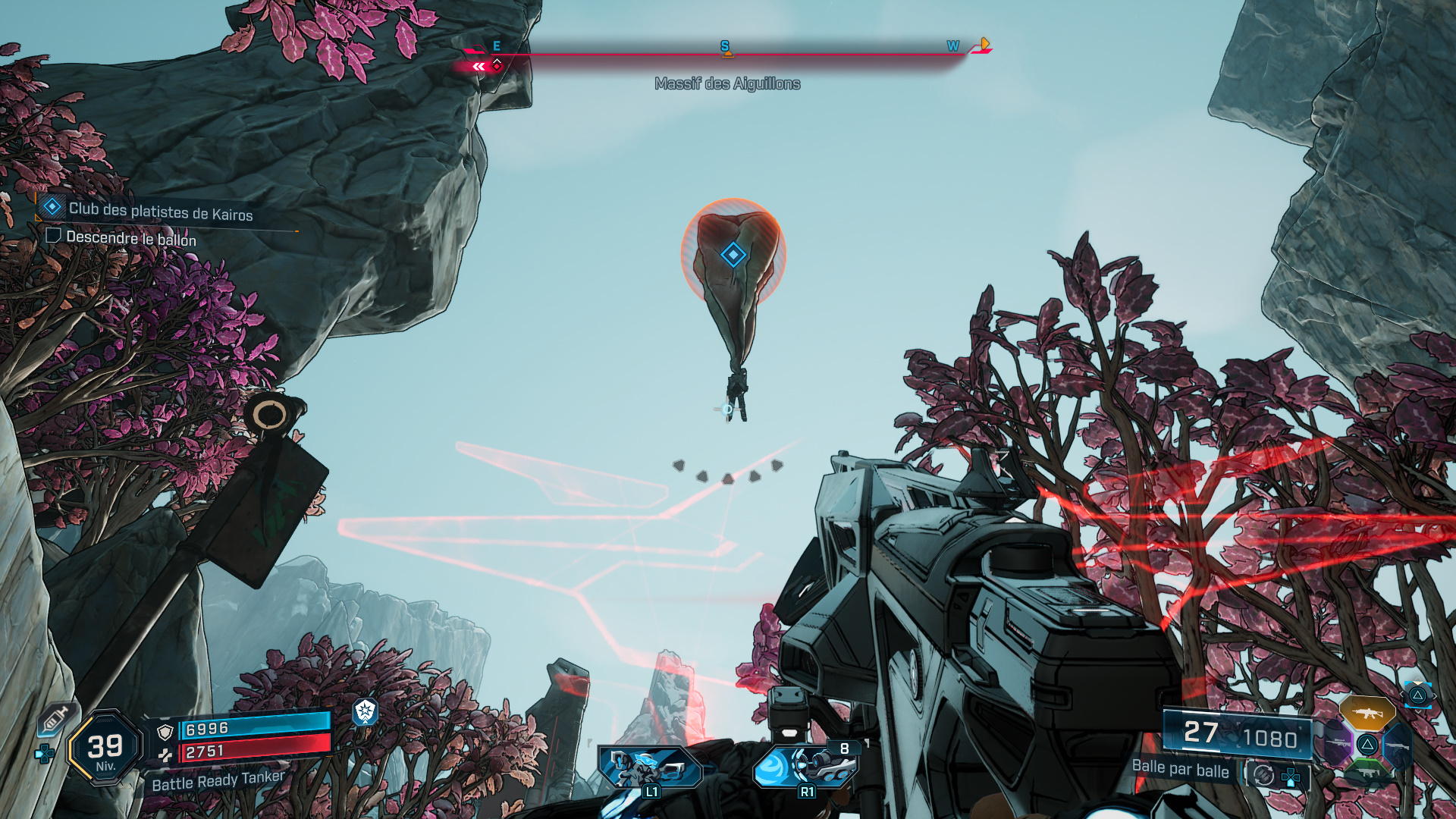Select the Club des platistes de Kairos quest
Image resolution: width=1456 pixels, height=819 pixels.
click(x=160, y=212)
